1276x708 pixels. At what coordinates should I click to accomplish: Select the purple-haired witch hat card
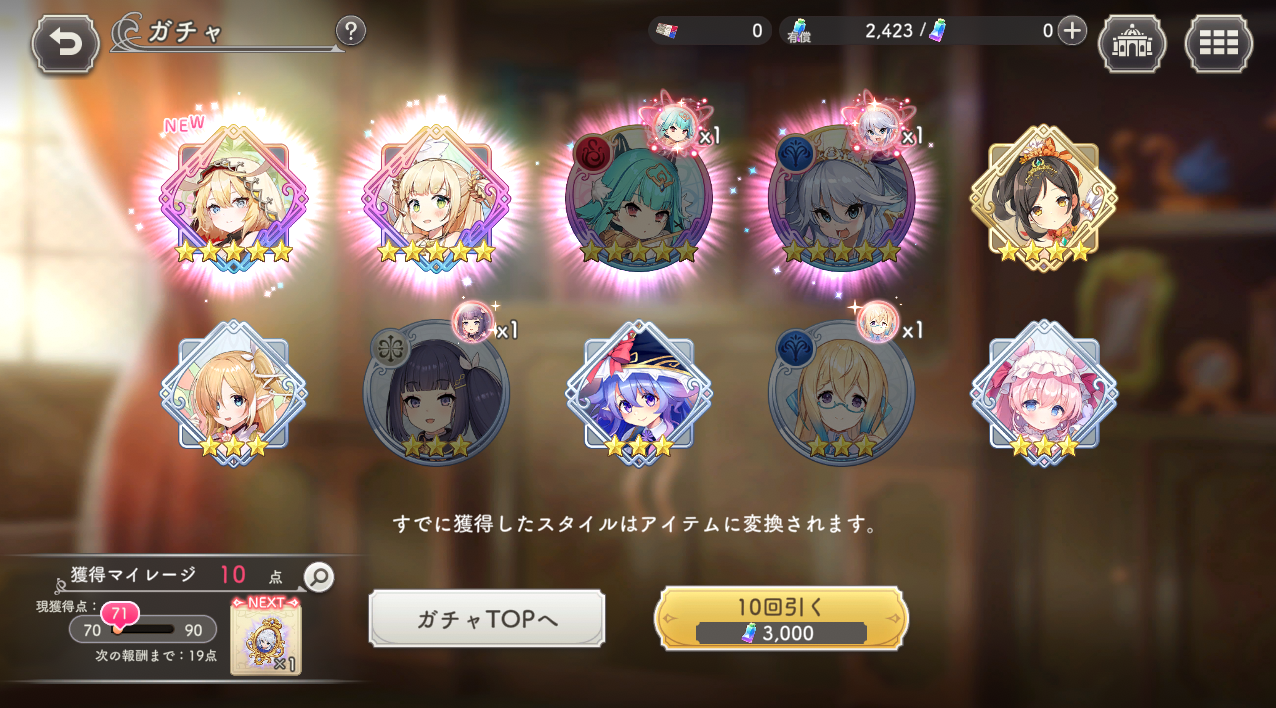click(x=638, y=393)
